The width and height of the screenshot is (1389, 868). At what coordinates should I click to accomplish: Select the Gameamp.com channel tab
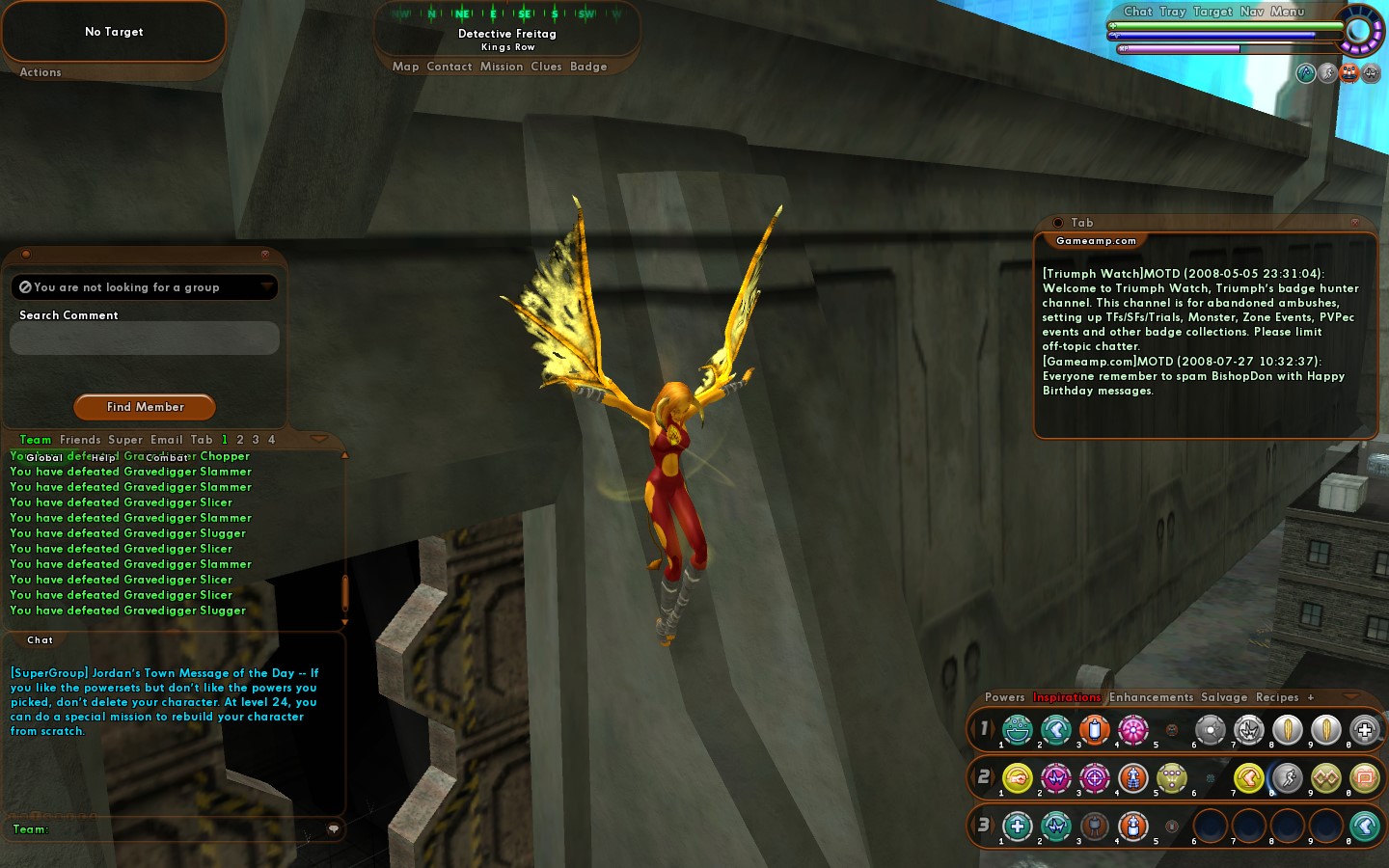pos(1096,241)
